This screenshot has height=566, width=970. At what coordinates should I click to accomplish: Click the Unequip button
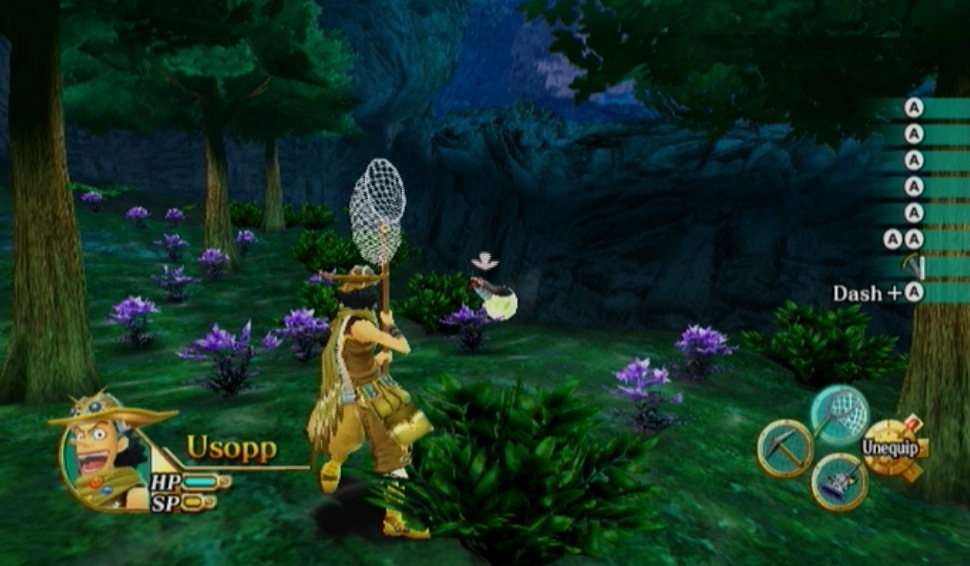coord(892,448)
